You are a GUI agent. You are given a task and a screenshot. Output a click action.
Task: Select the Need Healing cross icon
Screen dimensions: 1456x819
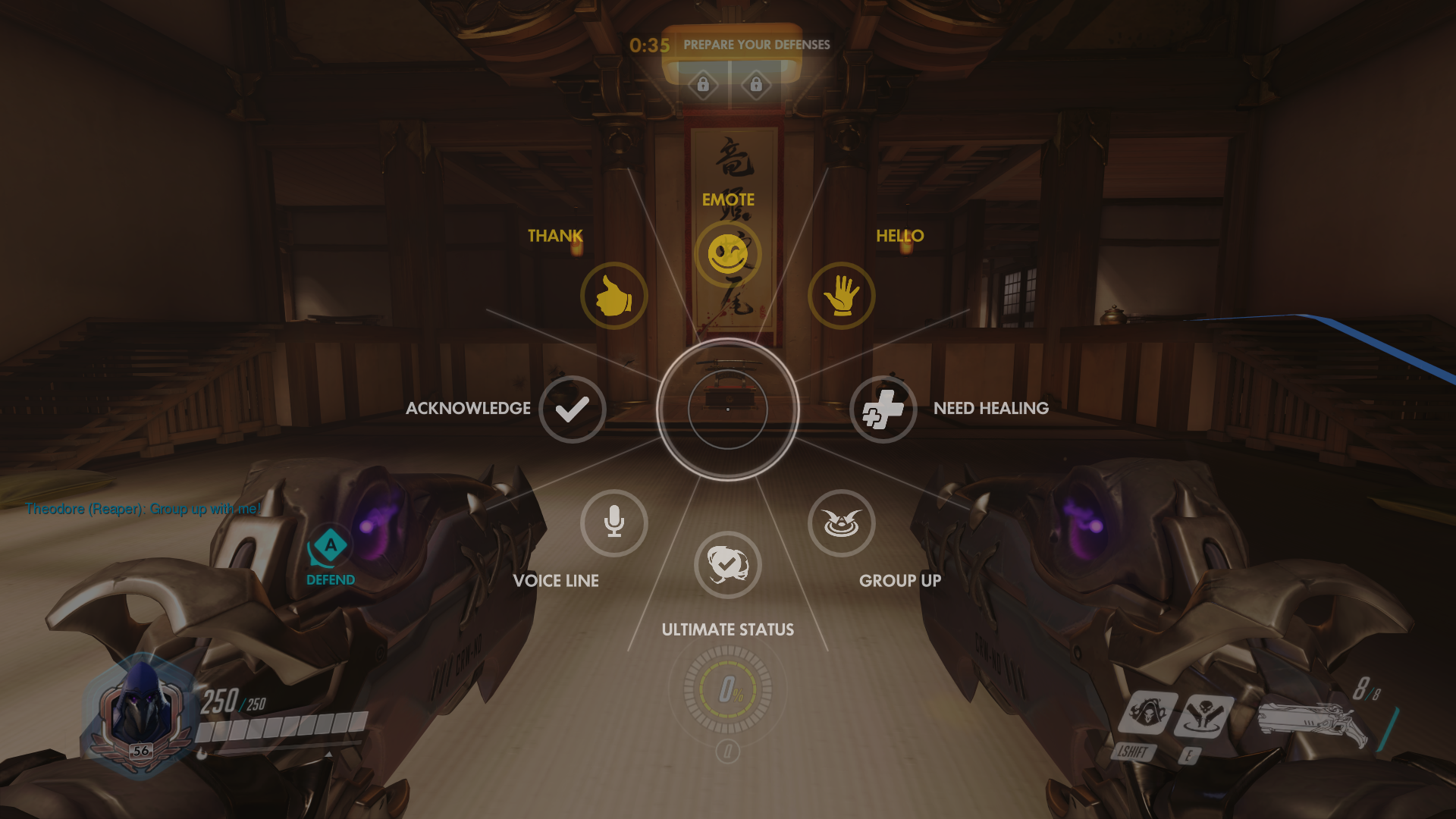[884, 409]
